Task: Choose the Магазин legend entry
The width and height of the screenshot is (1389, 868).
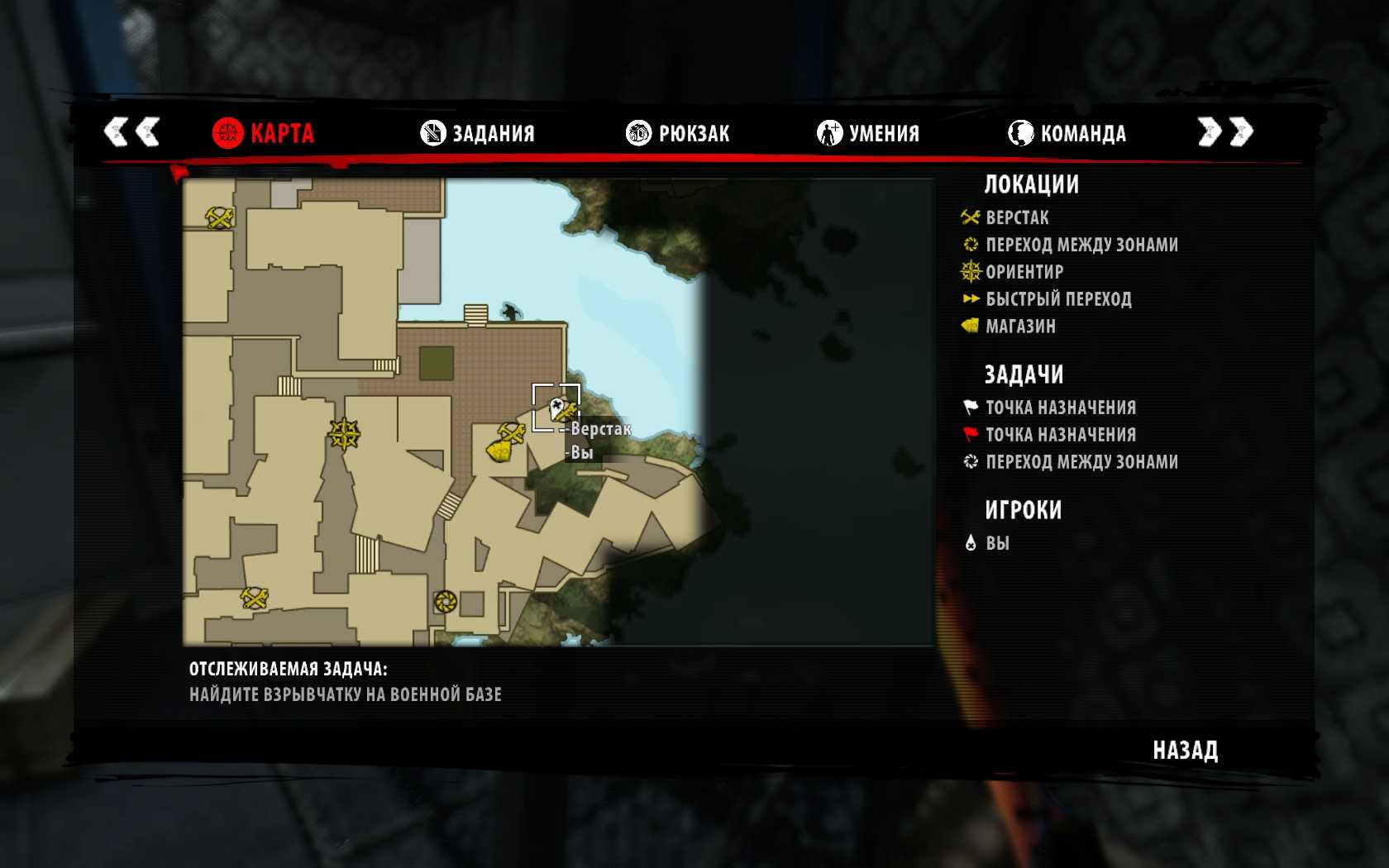Action: (x=1020, y=327)
